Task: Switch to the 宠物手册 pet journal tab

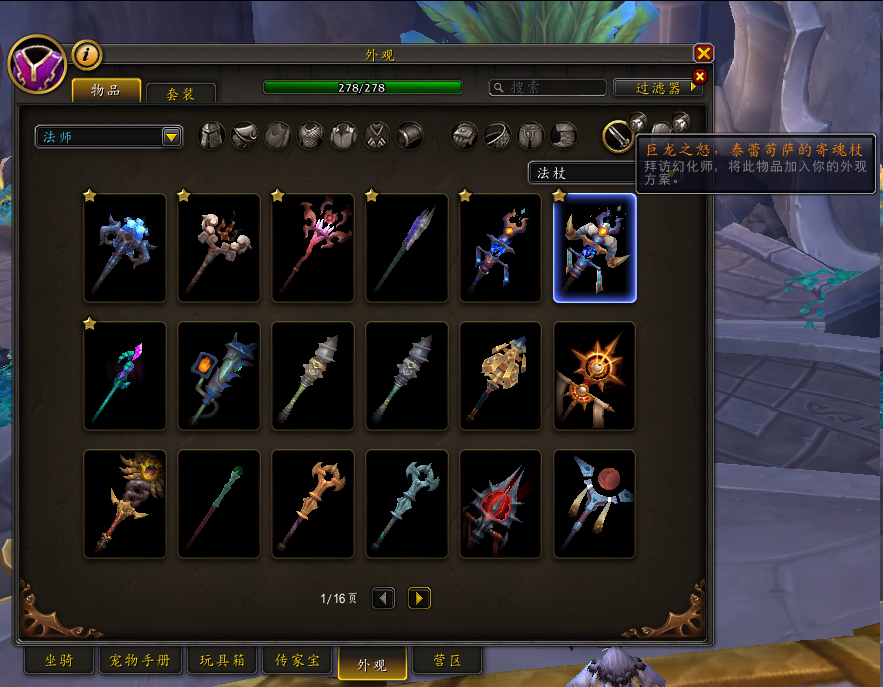Action: click(x=140, y=660)
